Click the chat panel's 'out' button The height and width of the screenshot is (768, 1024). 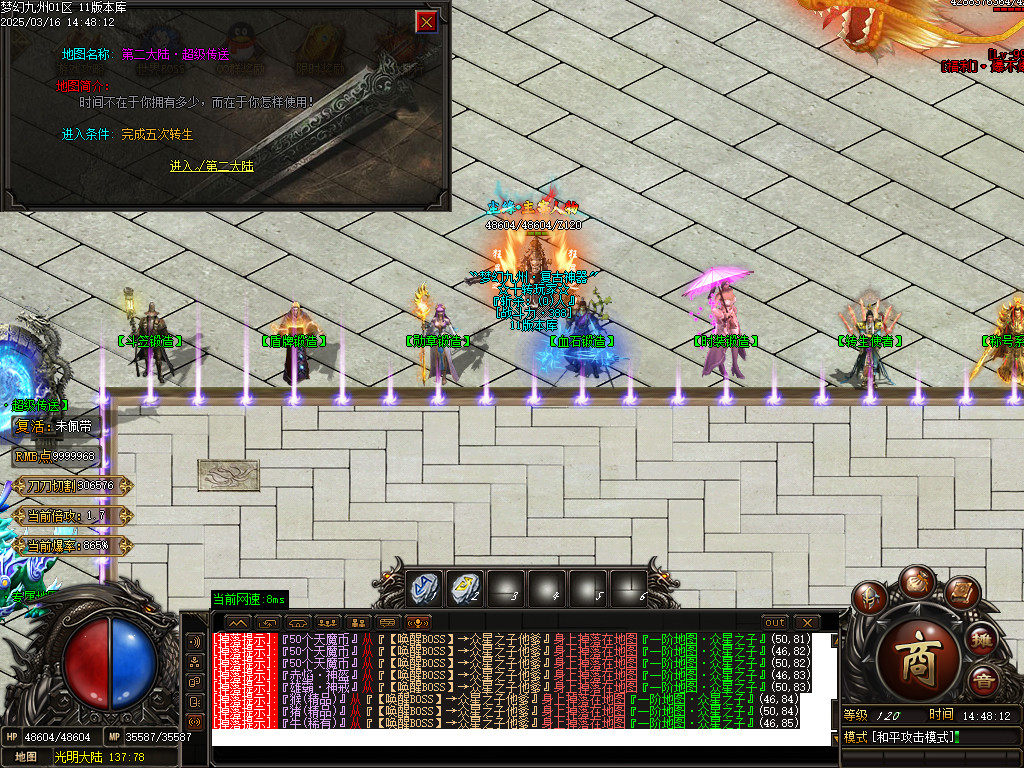coord(775,622)
